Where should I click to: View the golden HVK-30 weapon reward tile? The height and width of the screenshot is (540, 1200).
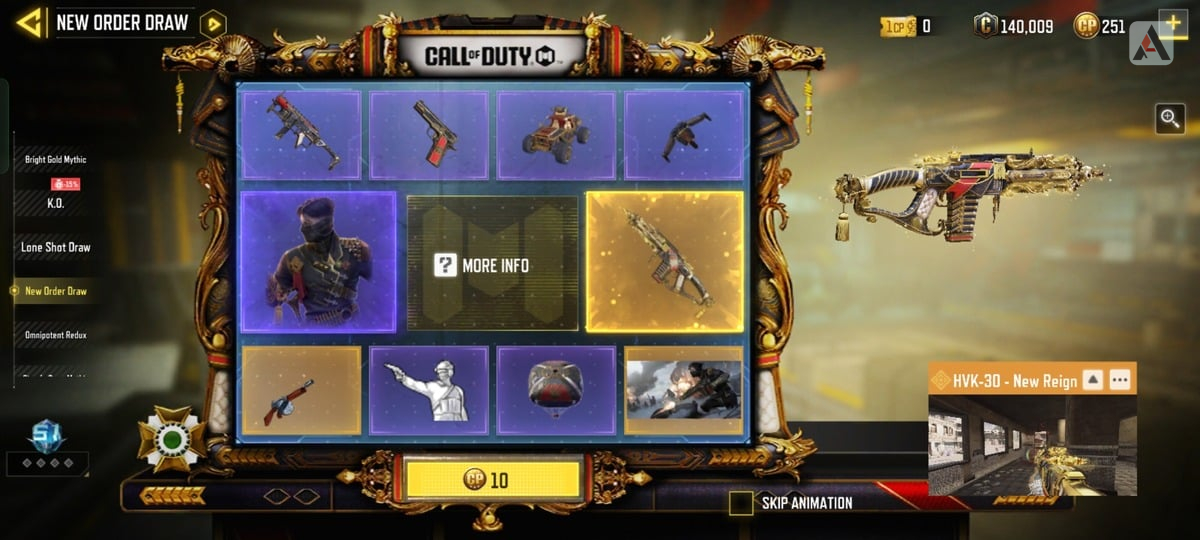664,262
